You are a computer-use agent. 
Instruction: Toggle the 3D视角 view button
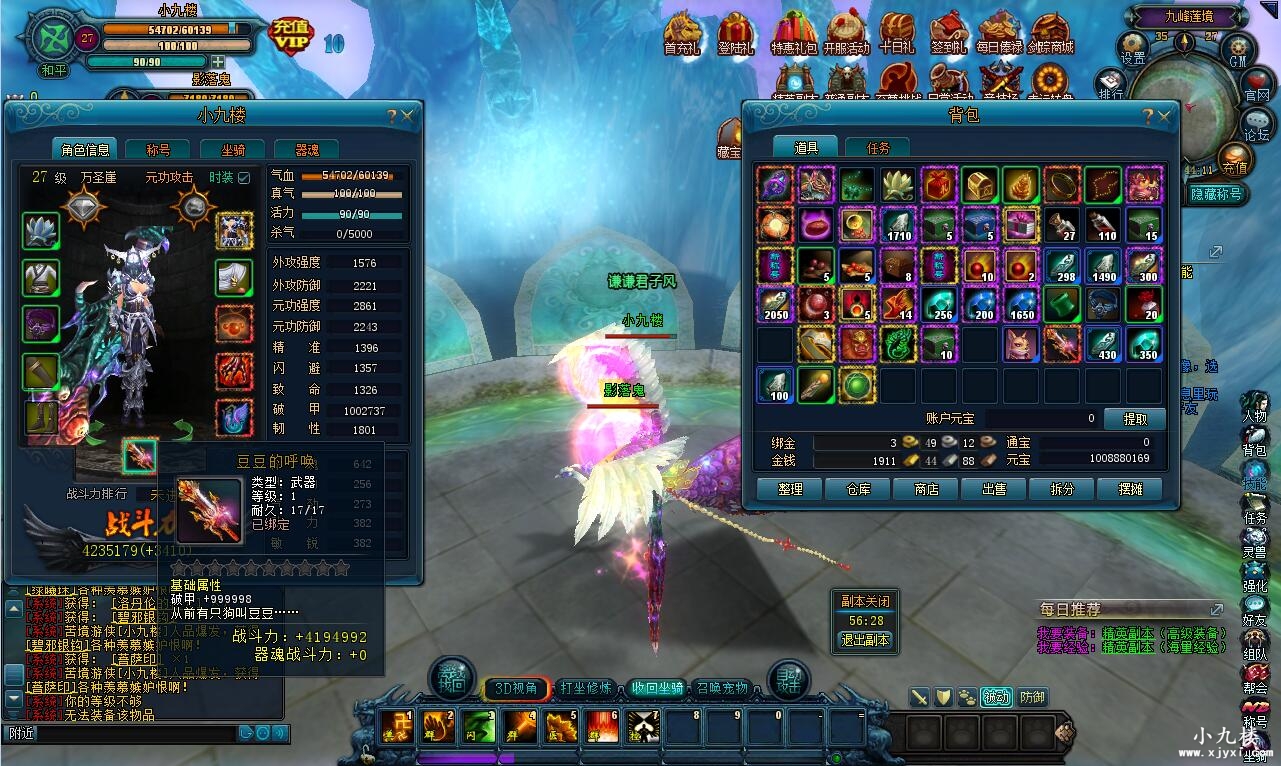516,688
